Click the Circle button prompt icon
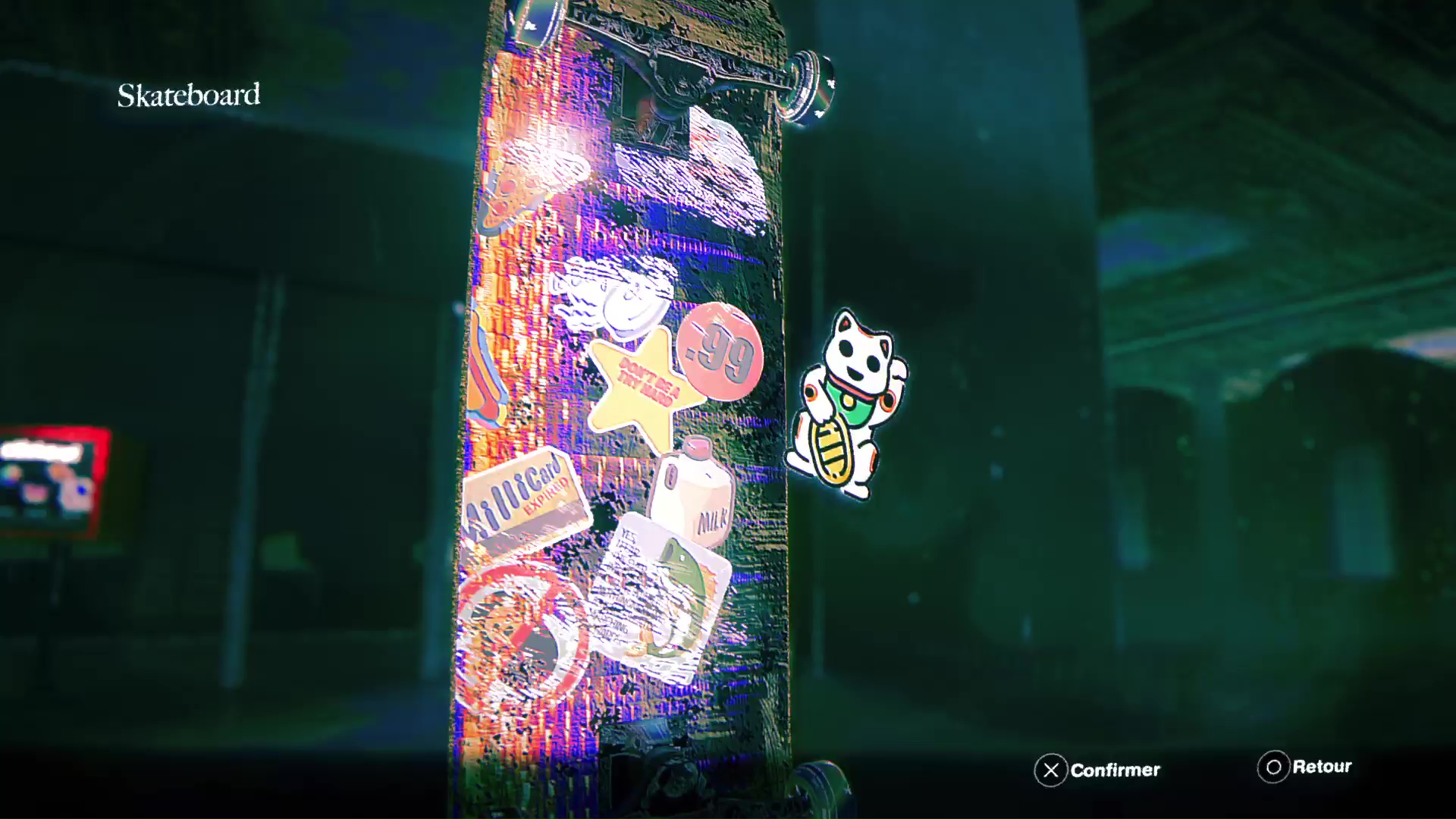This screenshot has height=819, width=1456. (x=1272, y=767)
